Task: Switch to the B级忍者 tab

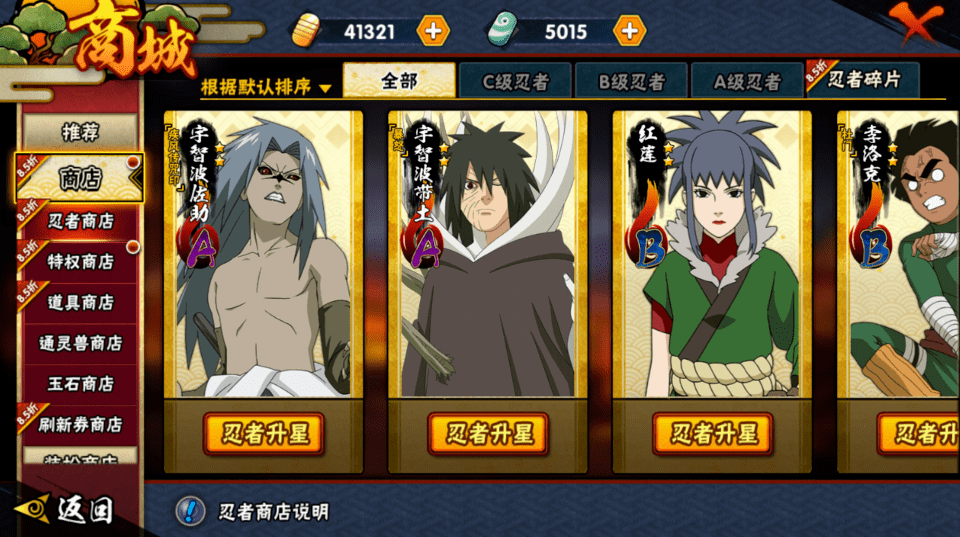Action: pos(631,82)
